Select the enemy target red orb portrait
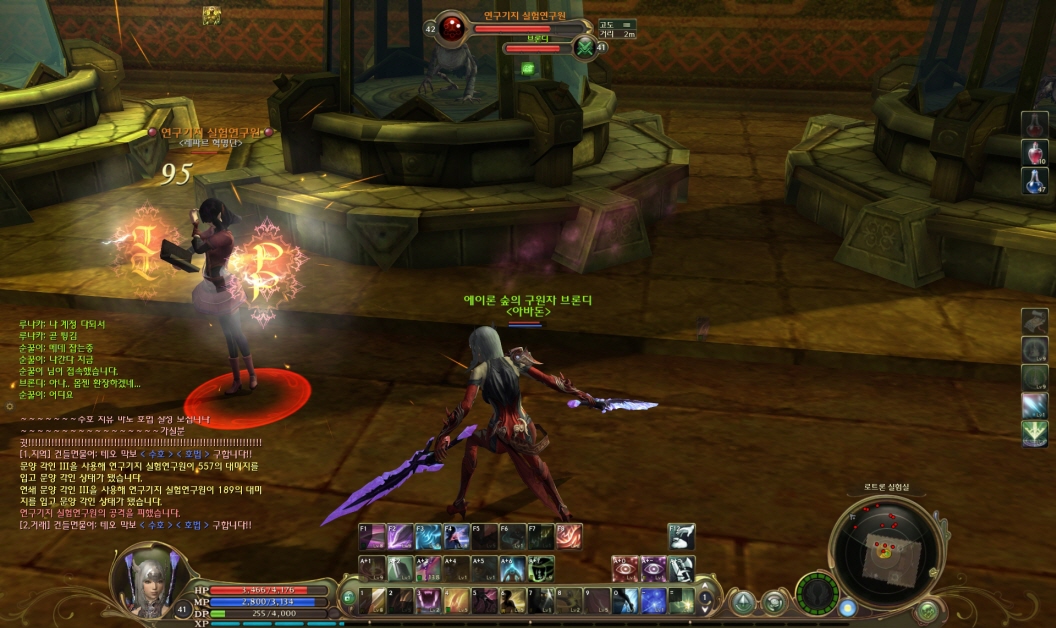Screen dimensions: 1056x628 (452, 27)
